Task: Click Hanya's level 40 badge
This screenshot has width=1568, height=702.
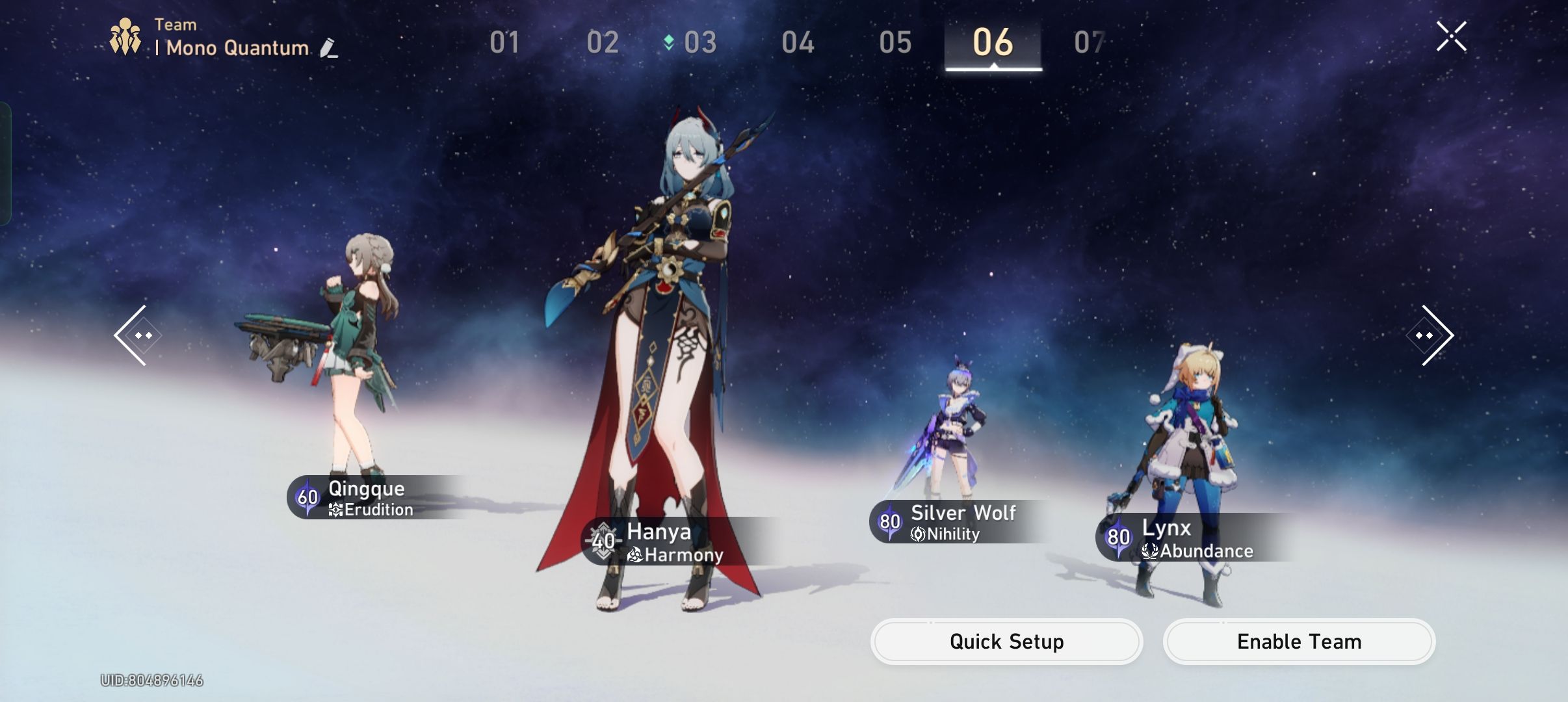Action: 603,541
